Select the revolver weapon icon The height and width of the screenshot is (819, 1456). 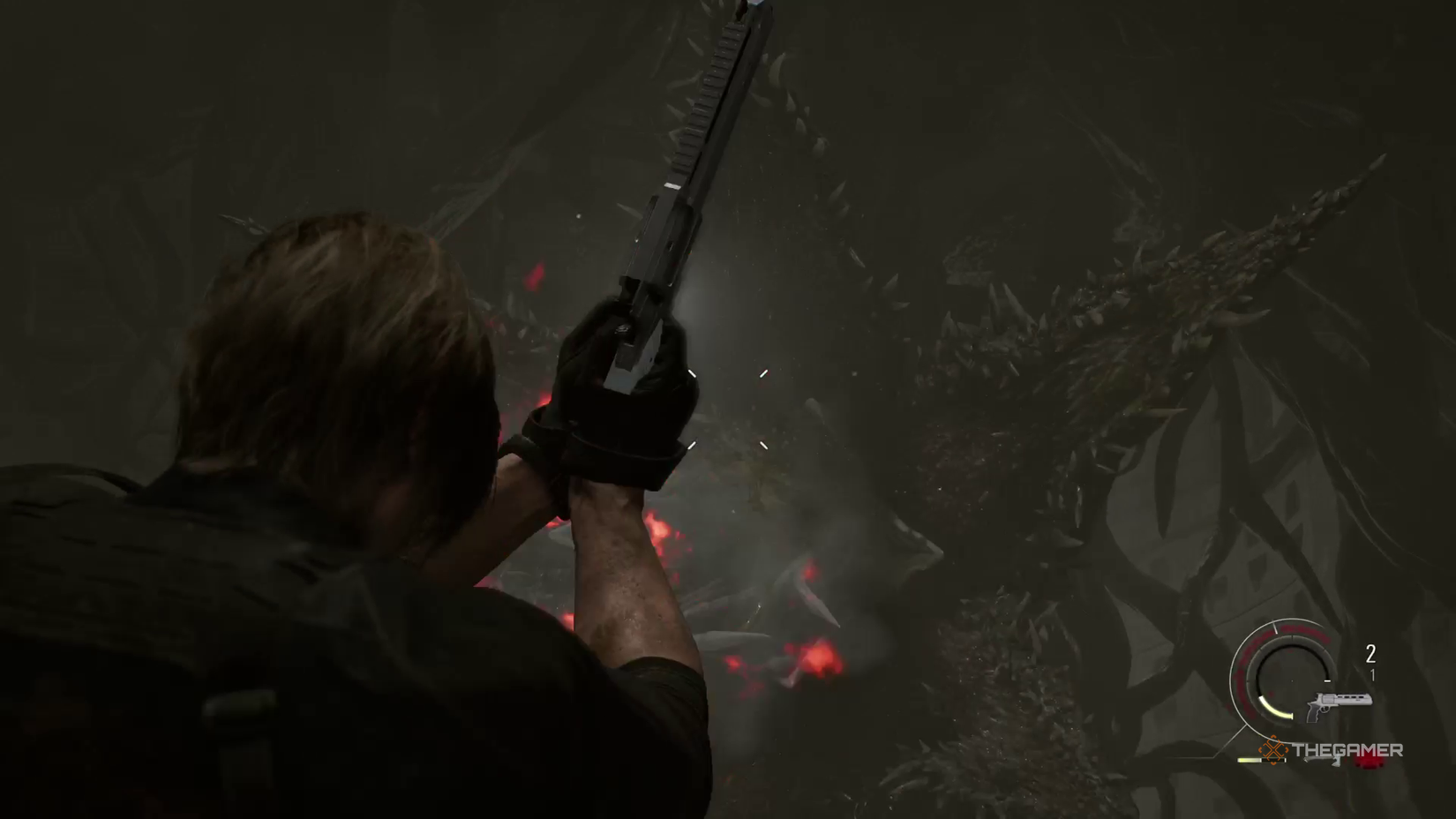point(1338,704)
